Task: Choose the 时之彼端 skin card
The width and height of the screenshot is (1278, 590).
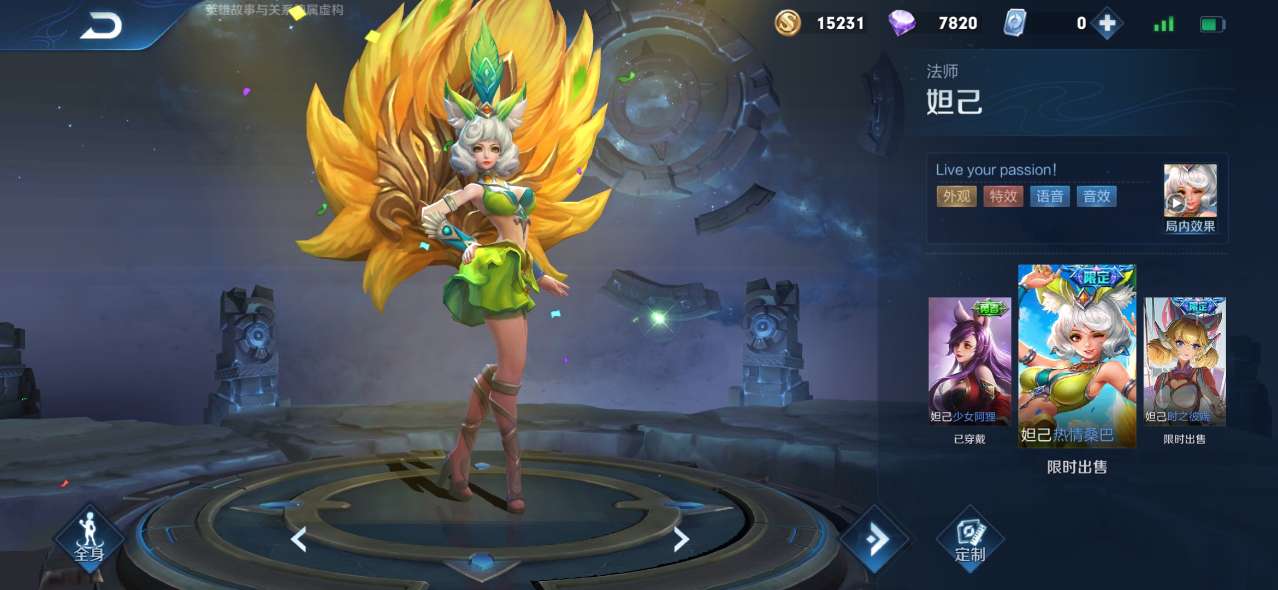Action: (1184, 361)
